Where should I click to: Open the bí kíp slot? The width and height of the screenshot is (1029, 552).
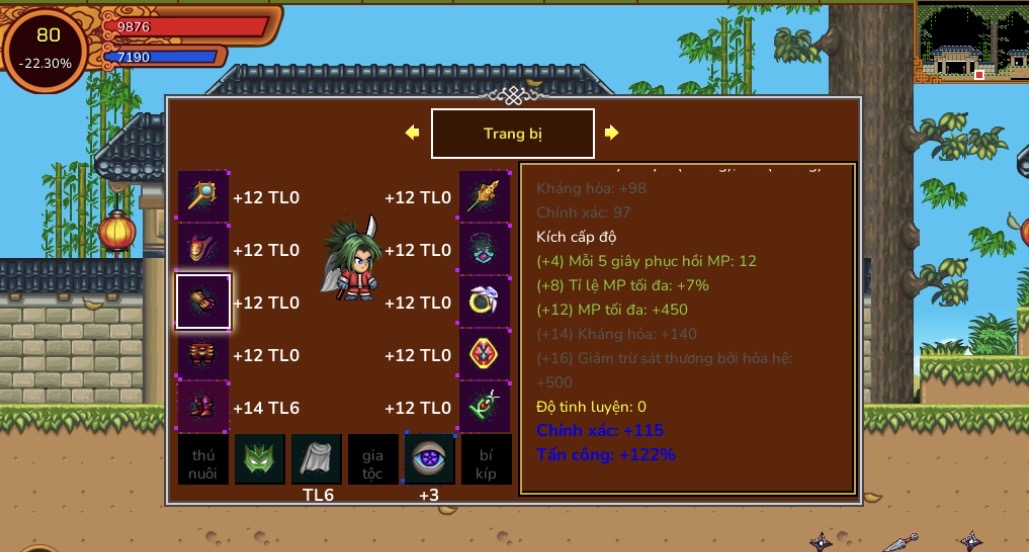[x=486, y=460]
